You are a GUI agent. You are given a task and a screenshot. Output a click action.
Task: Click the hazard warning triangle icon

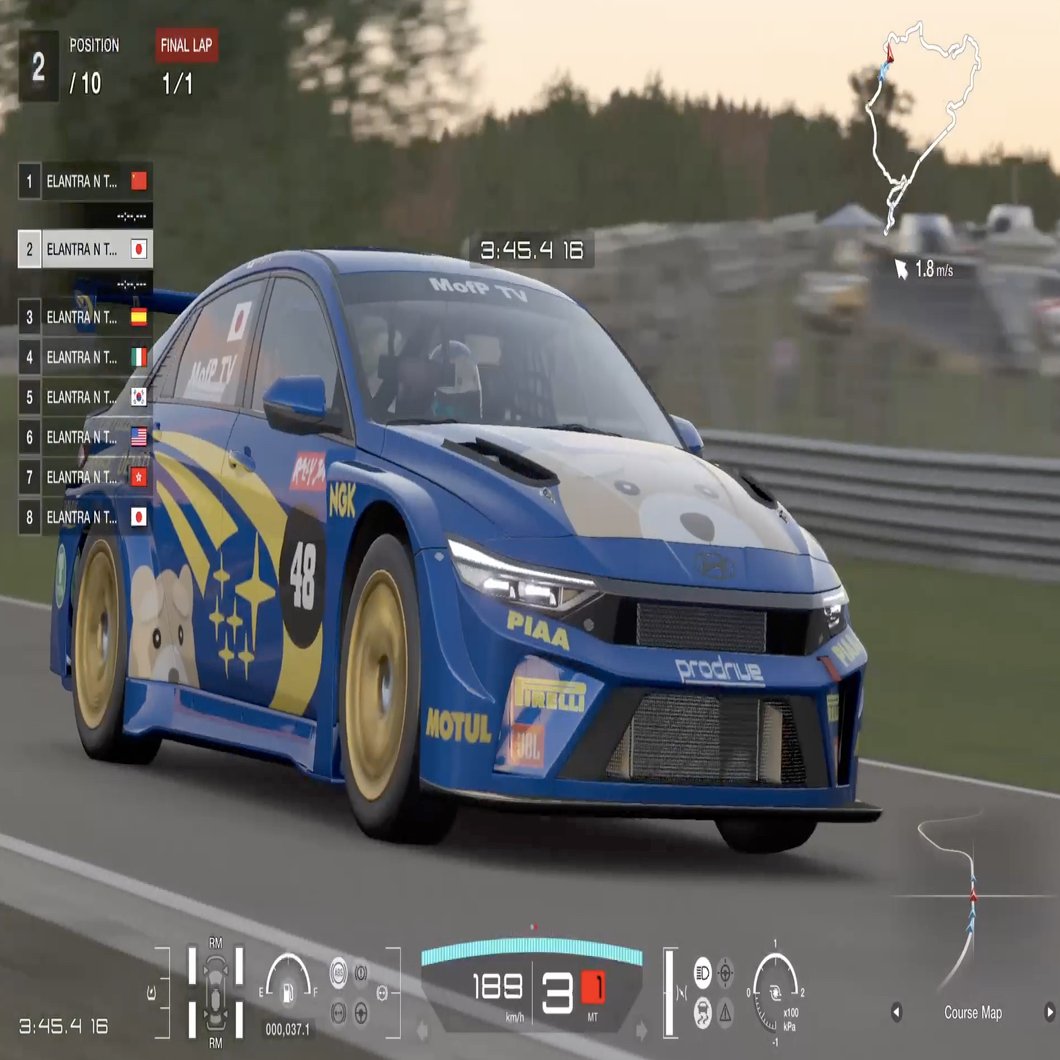click(725, 1011)
